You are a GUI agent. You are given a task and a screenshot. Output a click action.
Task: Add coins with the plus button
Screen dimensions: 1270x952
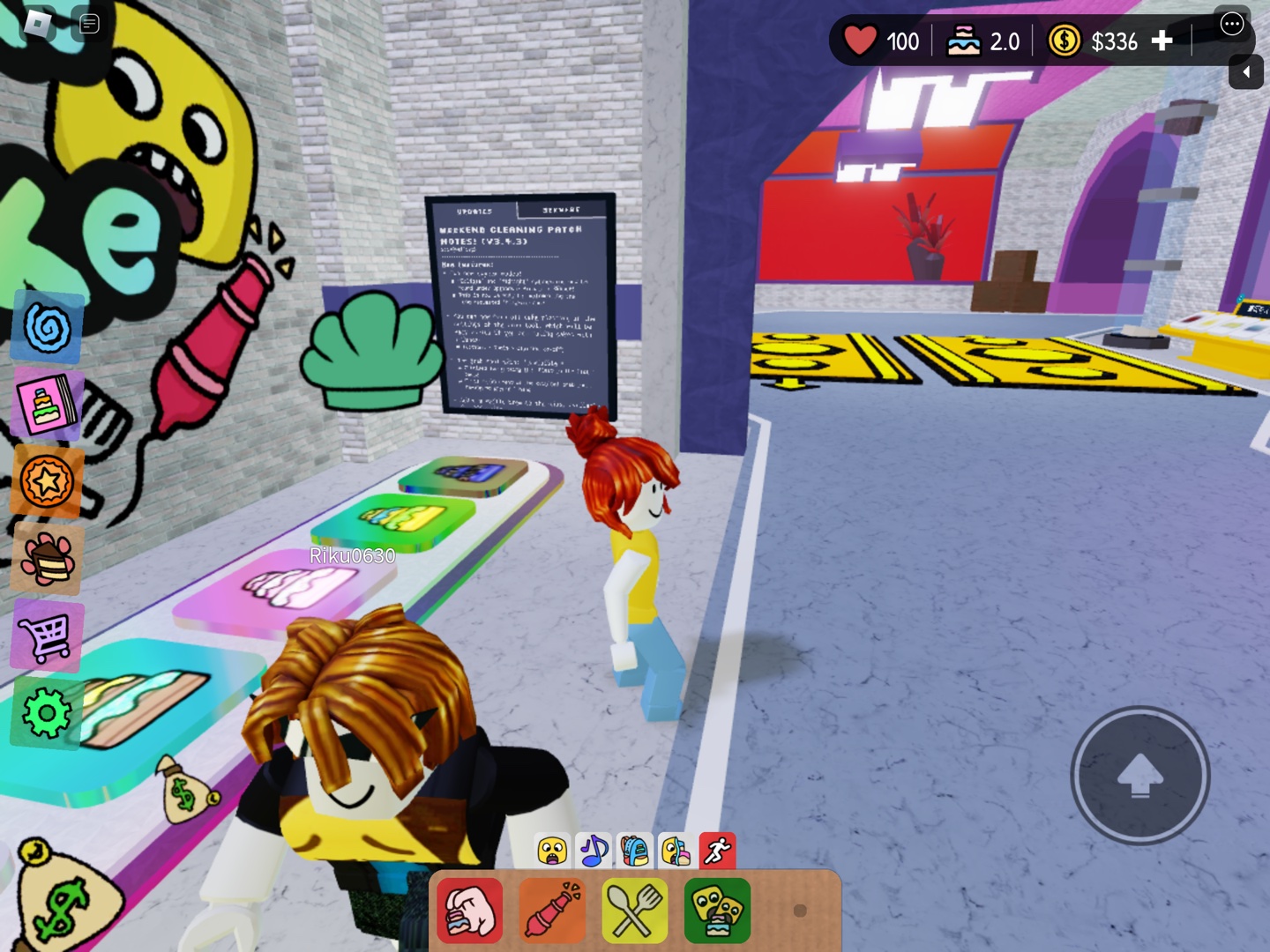point(1162,41)
